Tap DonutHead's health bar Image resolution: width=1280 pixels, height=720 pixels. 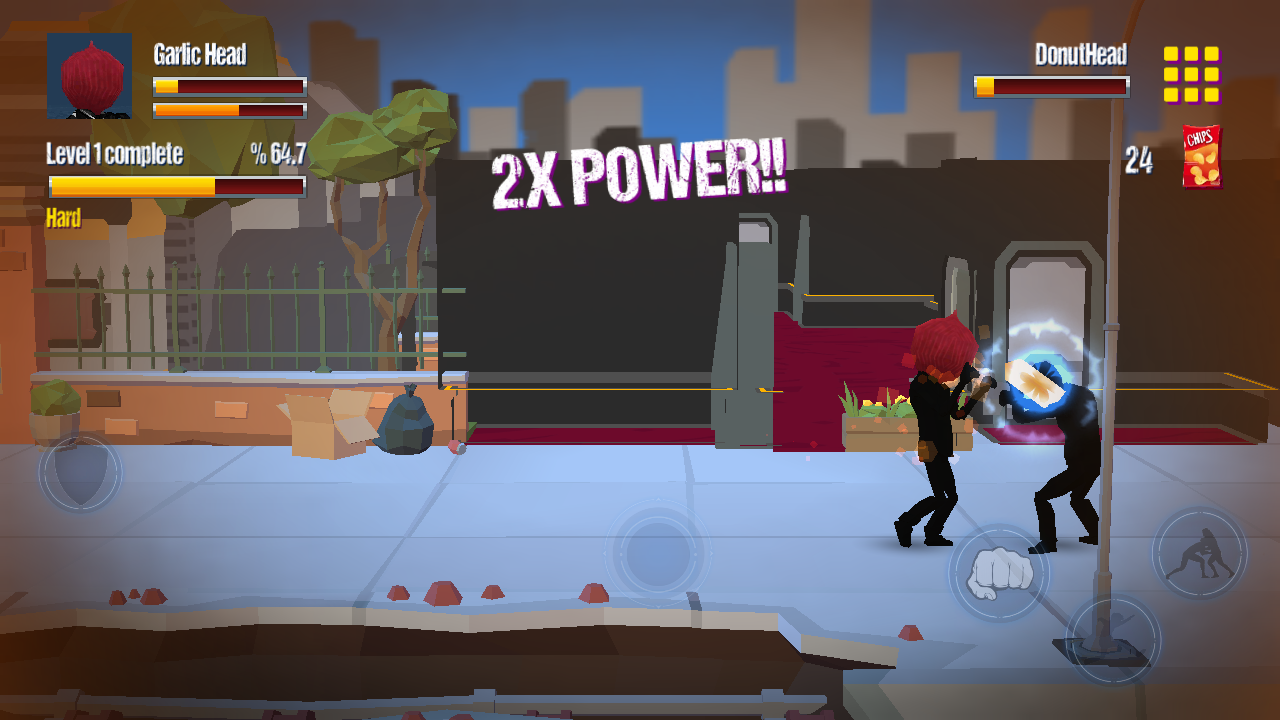1050,86
